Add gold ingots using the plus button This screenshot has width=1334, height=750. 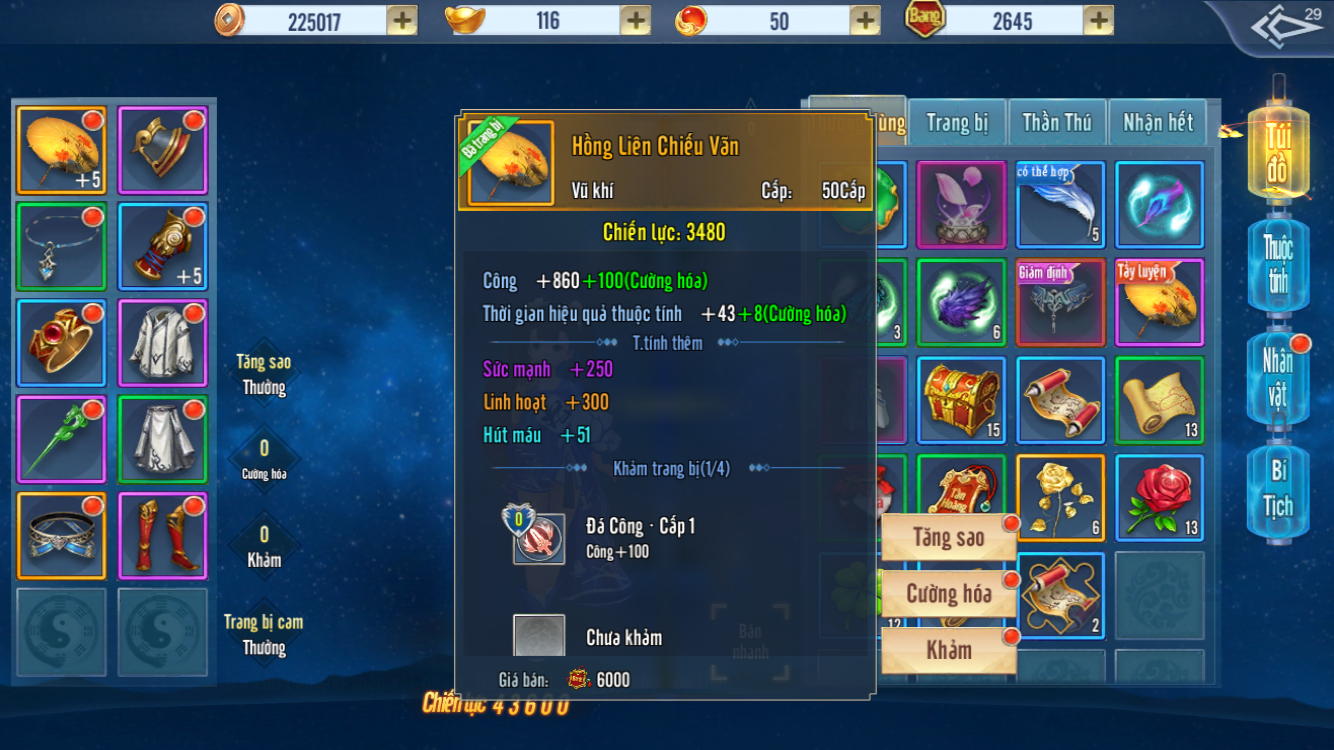coord(635,20)
